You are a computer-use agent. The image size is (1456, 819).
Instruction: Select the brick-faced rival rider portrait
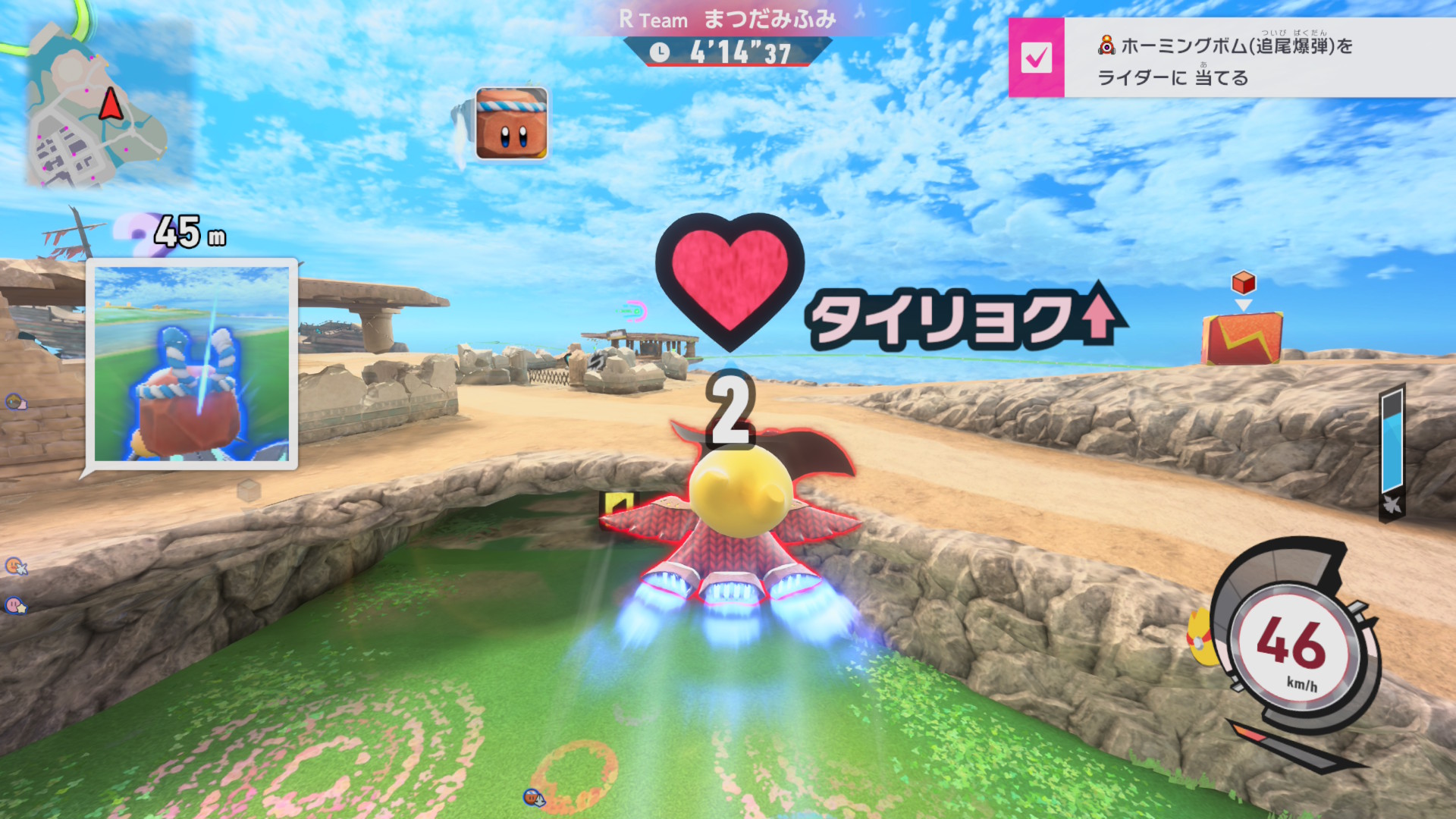coord(511,124)
